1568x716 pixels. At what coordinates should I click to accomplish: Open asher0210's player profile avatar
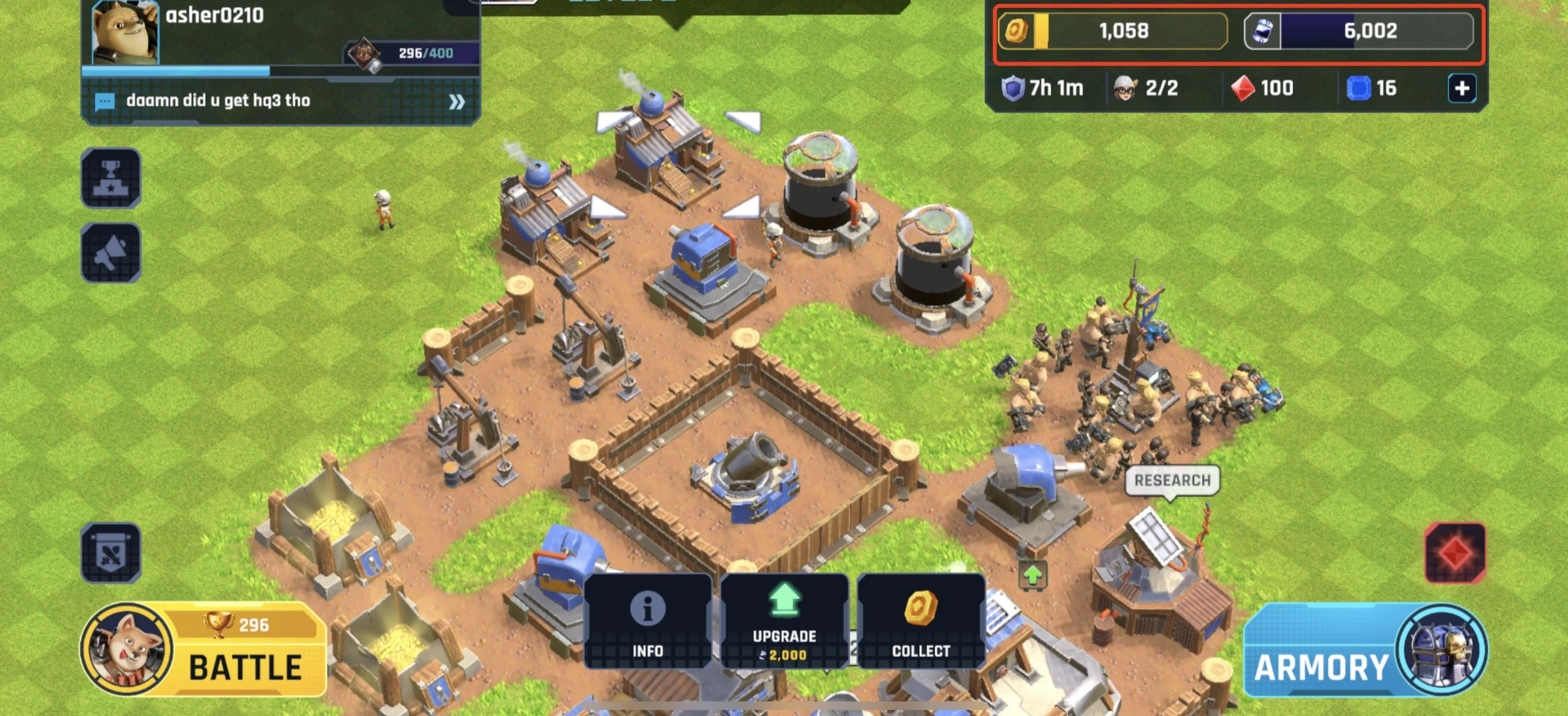tap(125, 31)
